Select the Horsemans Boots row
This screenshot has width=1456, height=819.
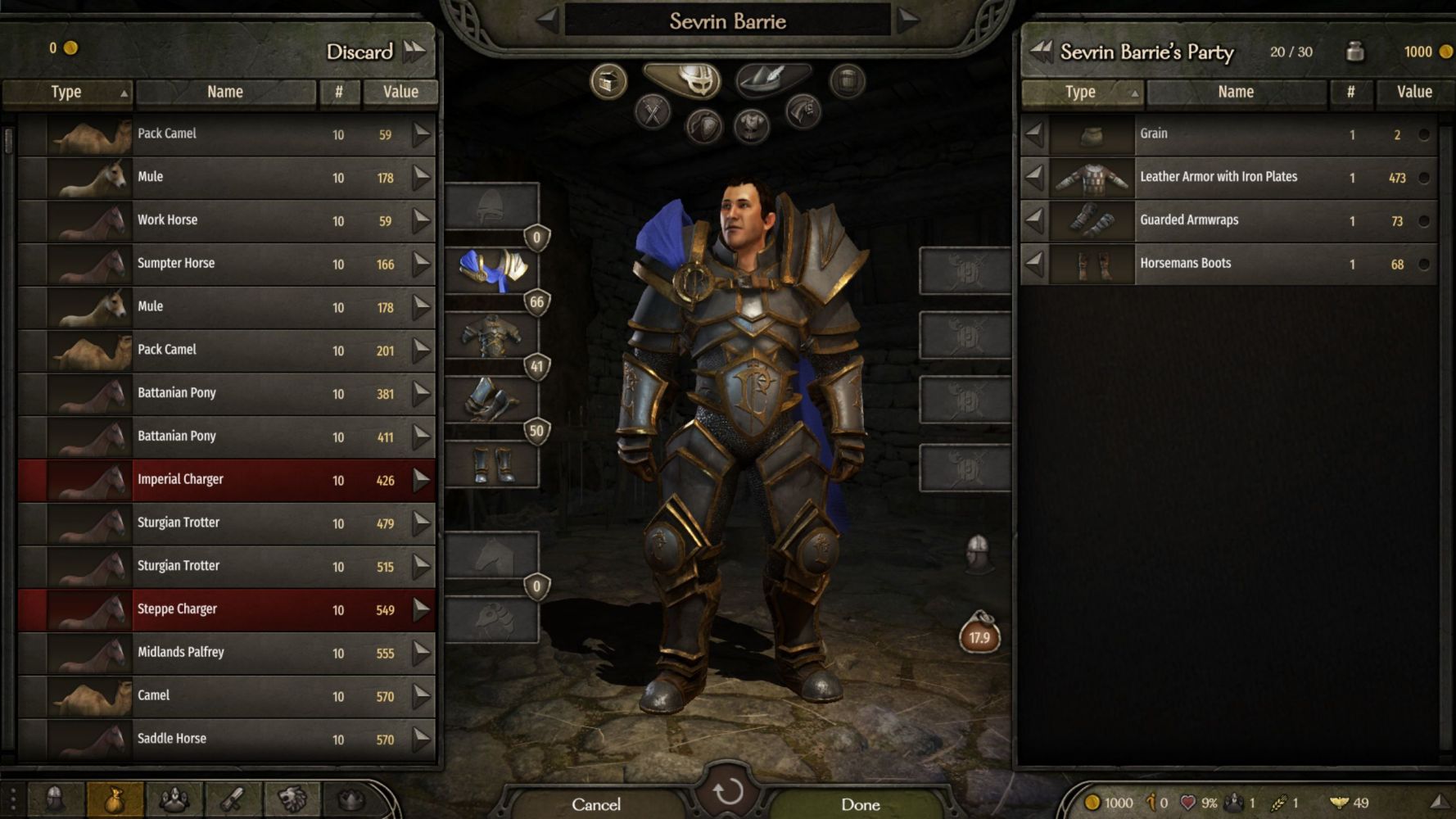point(1228,264)
